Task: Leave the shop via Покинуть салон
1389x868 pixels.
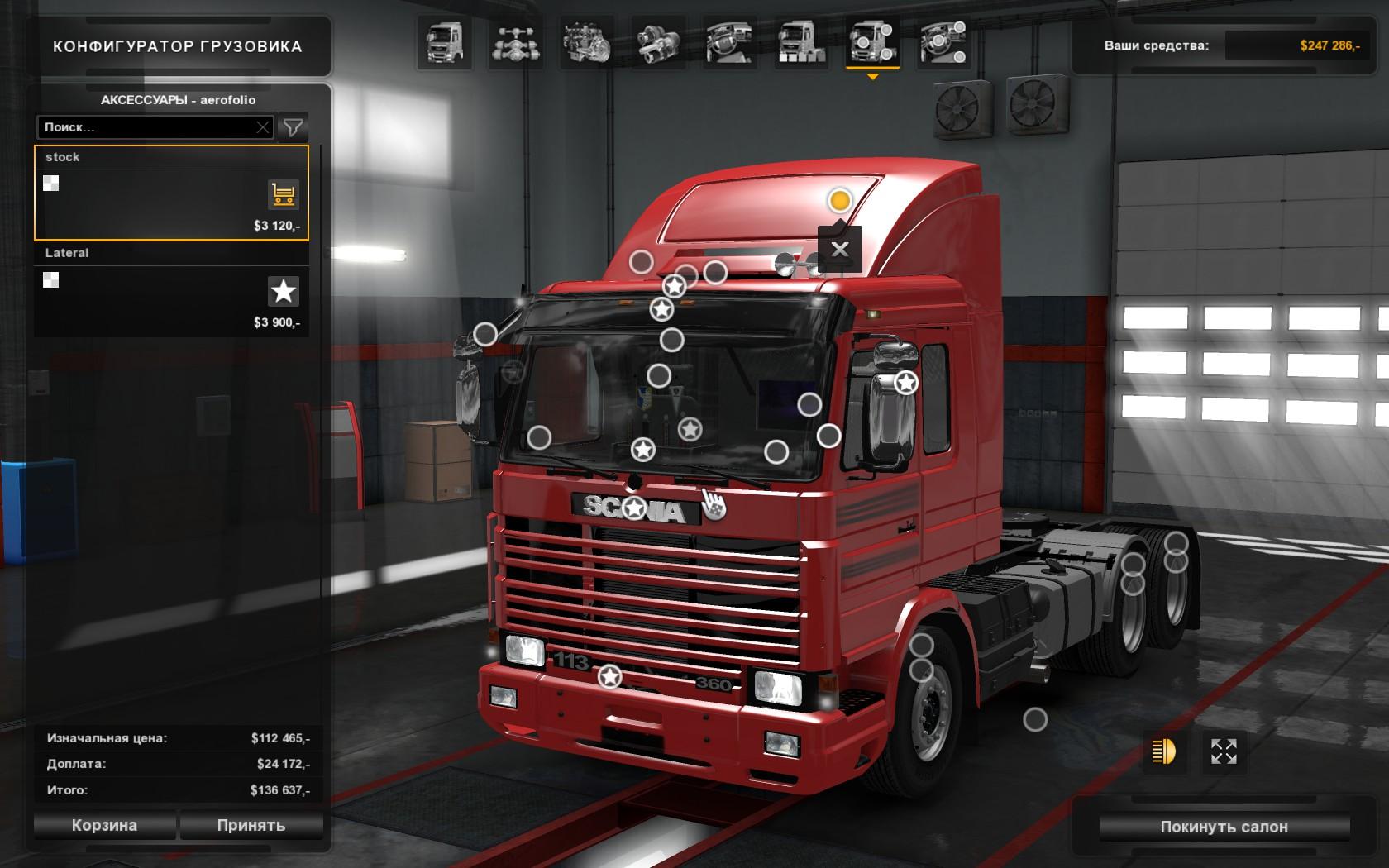Action: (1224, 827)
